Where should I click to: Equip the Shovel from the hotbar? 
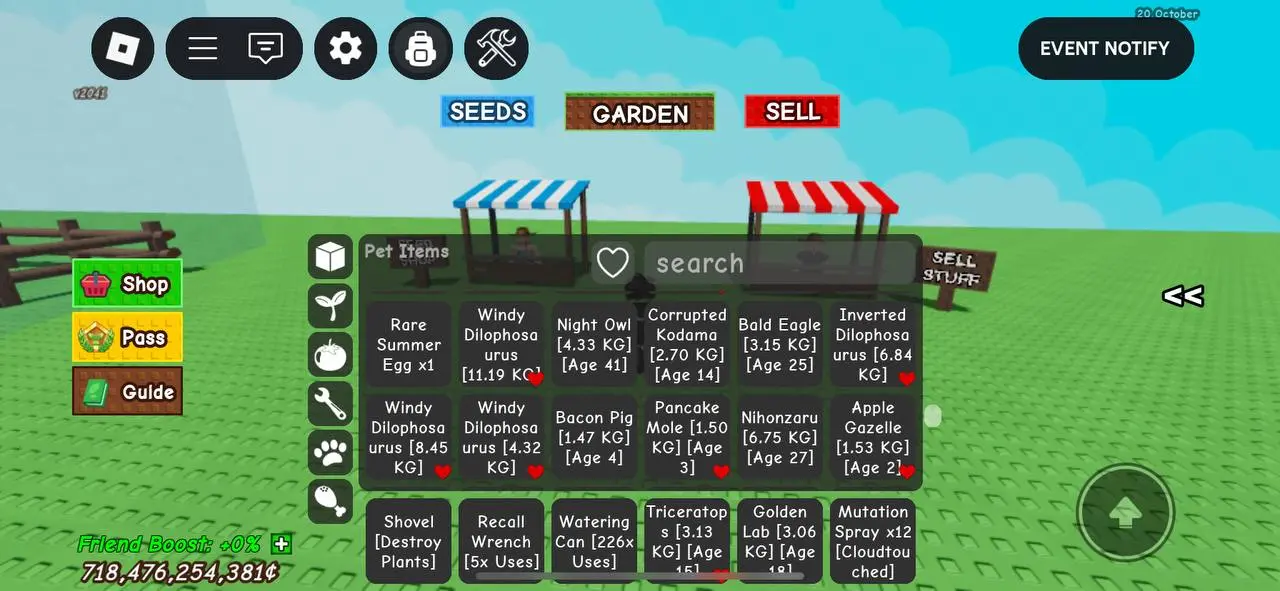(408, 541)
